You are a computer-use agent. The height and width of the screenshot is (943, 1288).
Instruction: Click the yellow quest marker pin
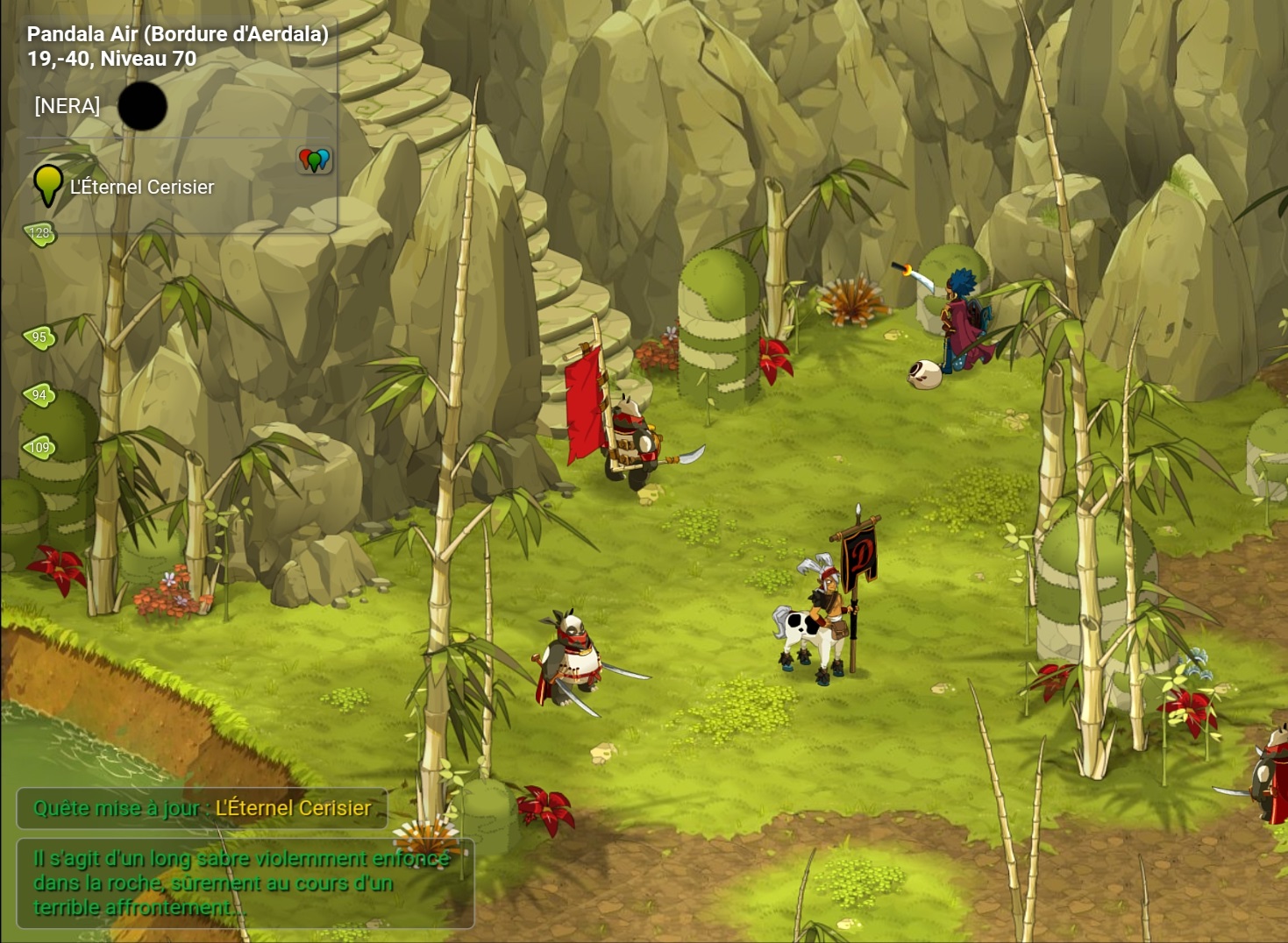(47, 184)
